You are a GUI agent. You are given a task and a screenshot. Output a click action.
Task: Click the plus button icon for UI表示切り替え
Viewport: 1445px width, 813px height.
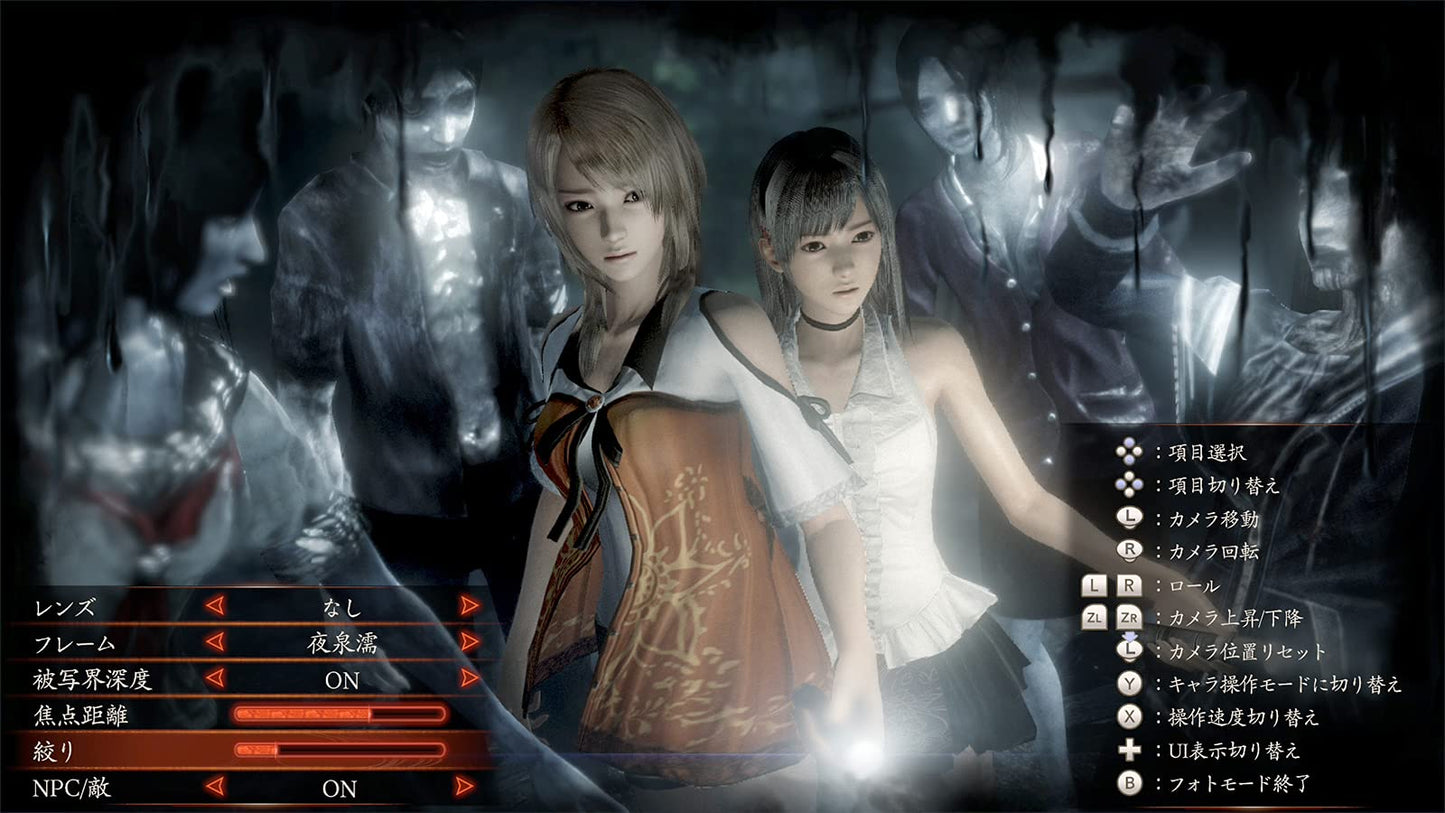[x=1129, y=750]
